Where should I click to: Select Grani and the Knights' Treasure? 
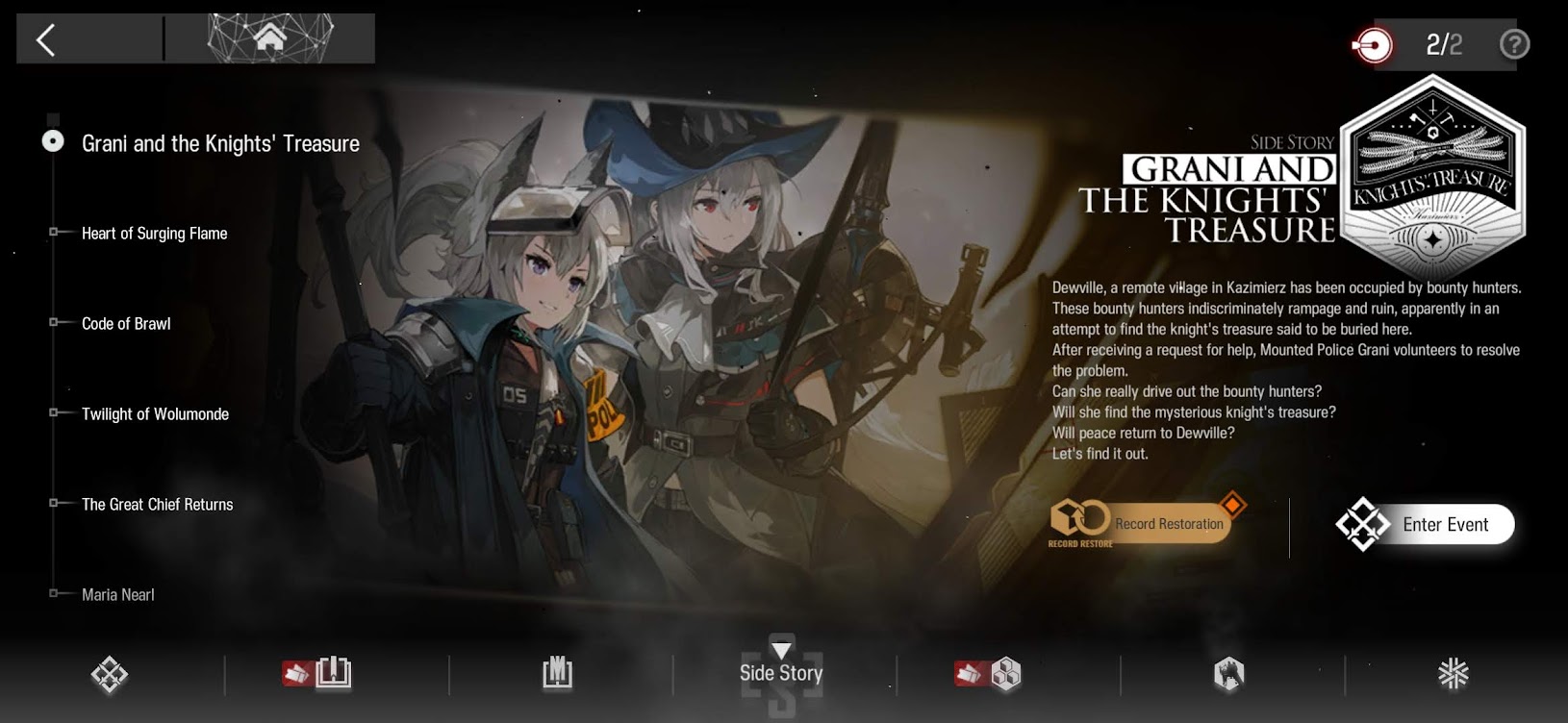click(220, 143)
